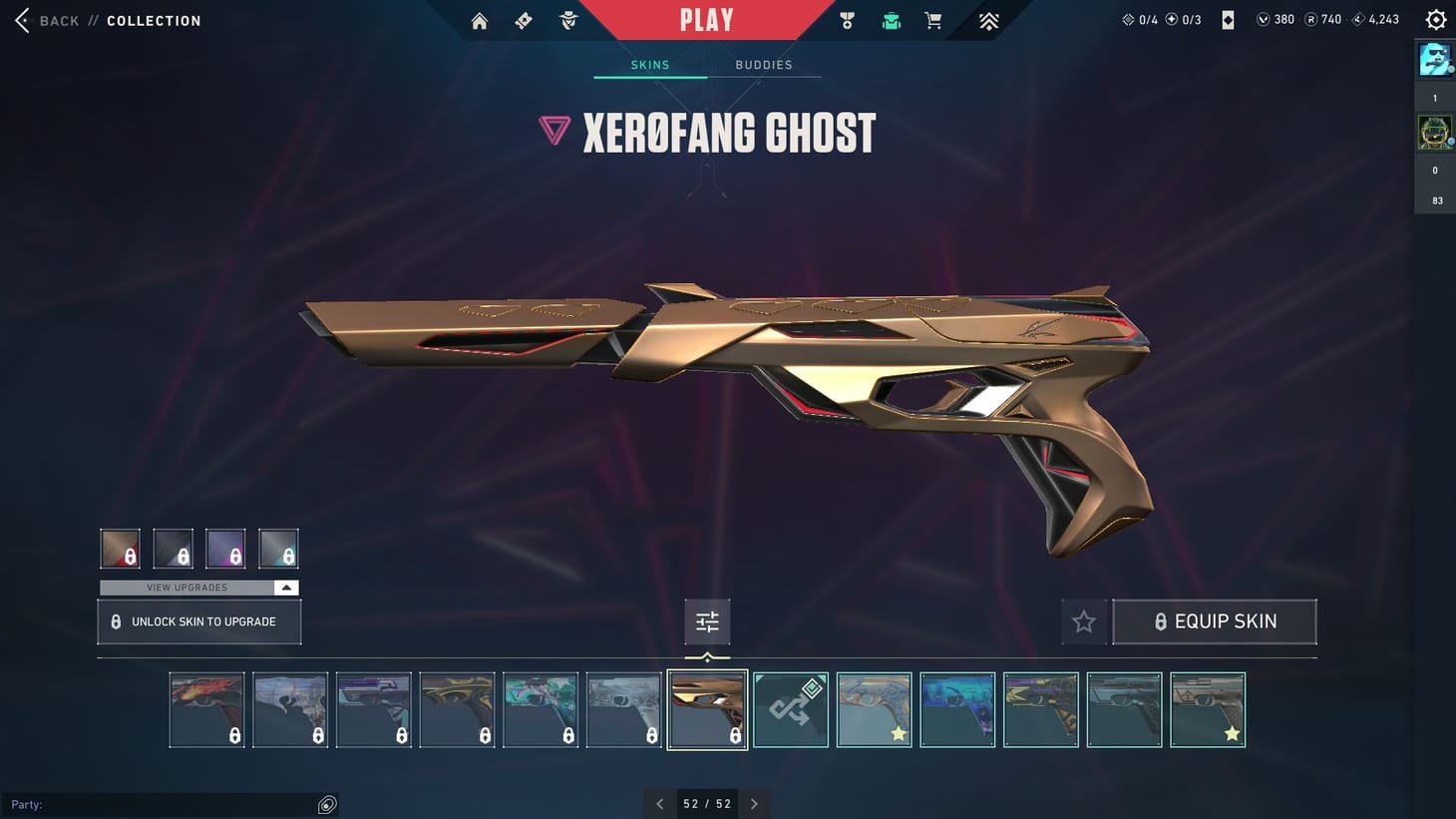Switch to the Buddies tab

tap(764, 64)
